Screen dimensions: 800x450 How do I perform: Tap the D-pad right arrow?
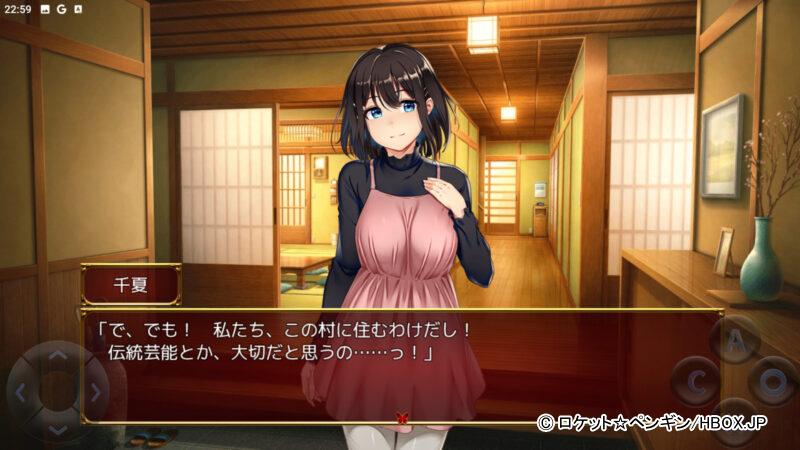pos(94,392)
